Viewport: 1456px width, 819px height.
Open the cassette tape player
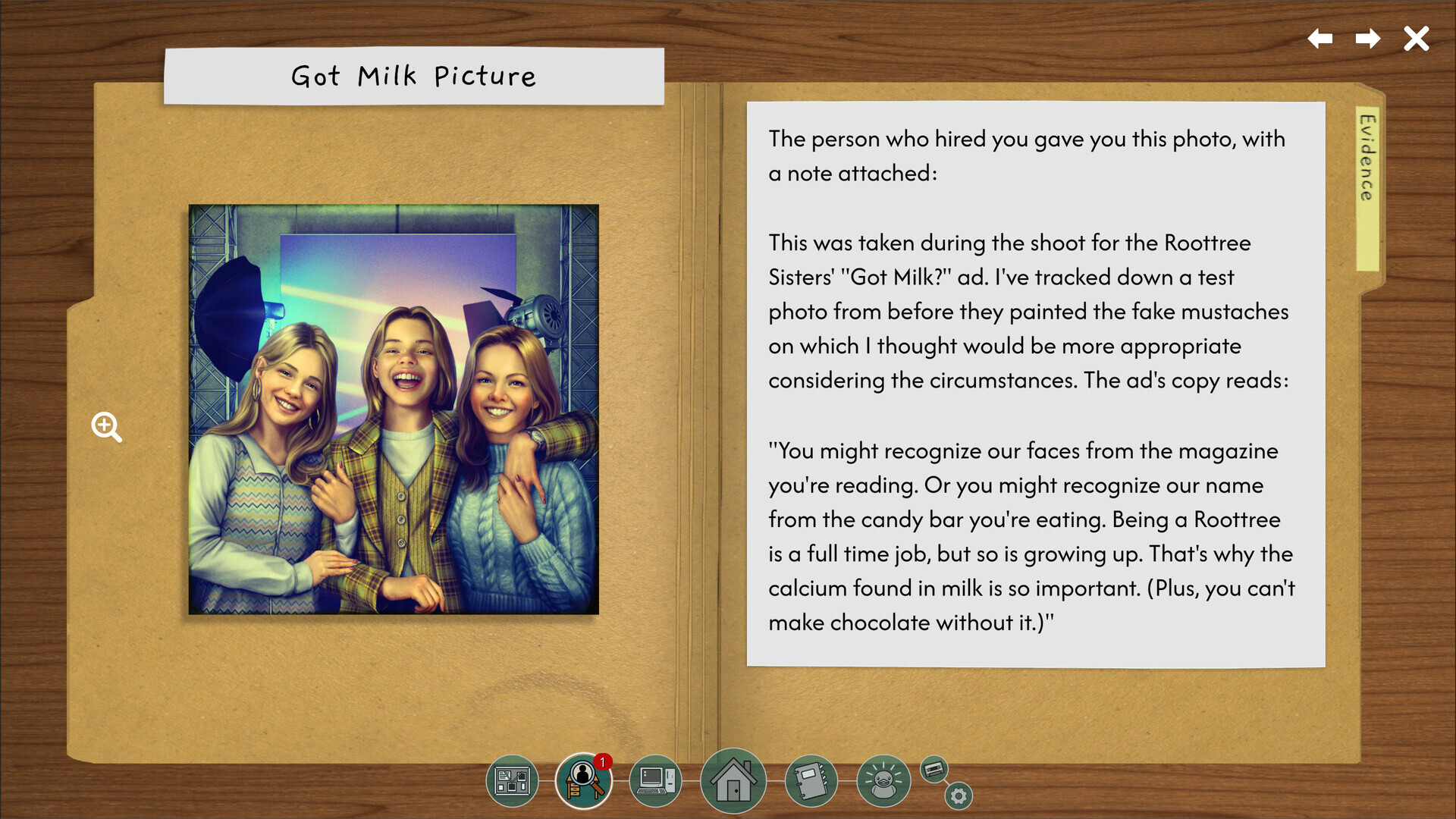934,768
